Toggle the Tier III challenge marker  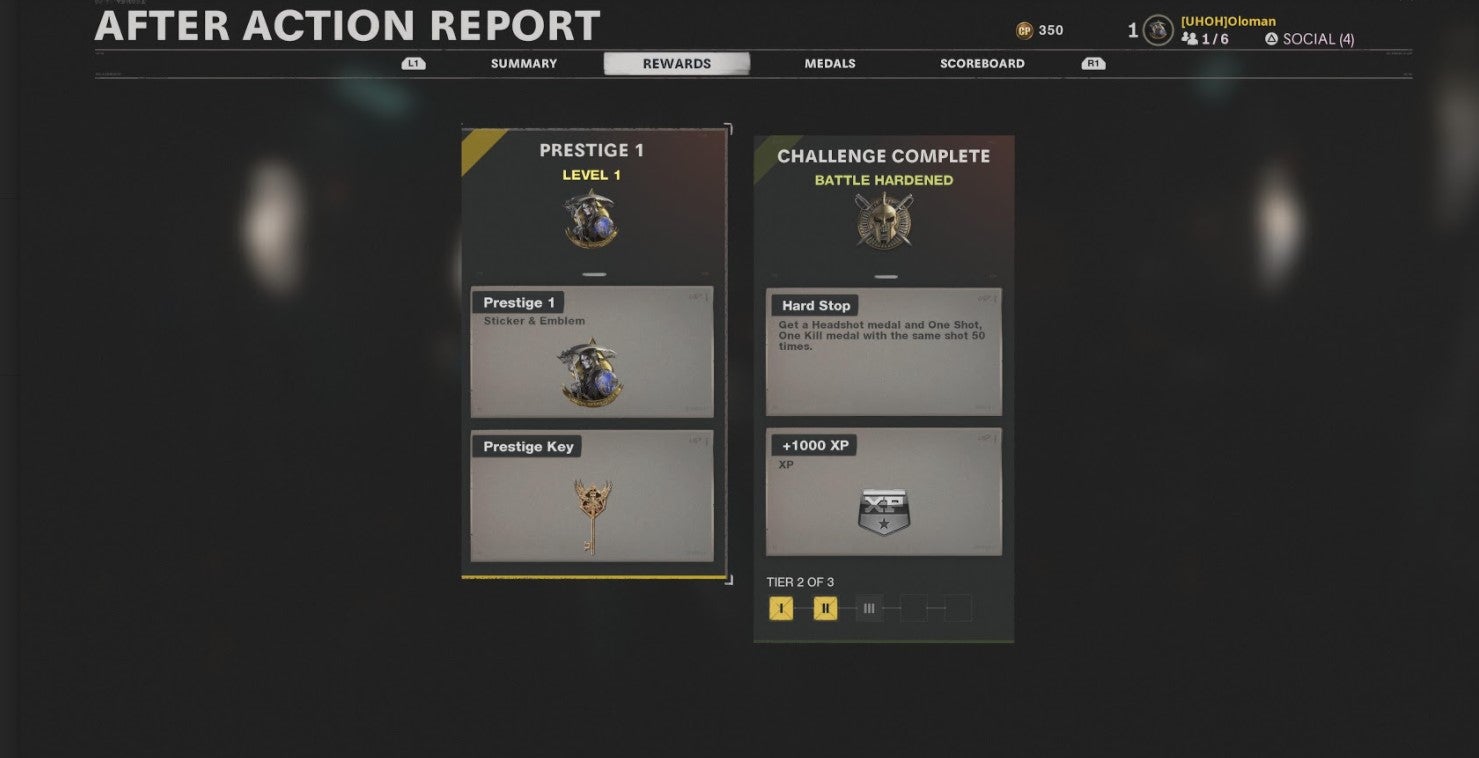tap(868, 607)
